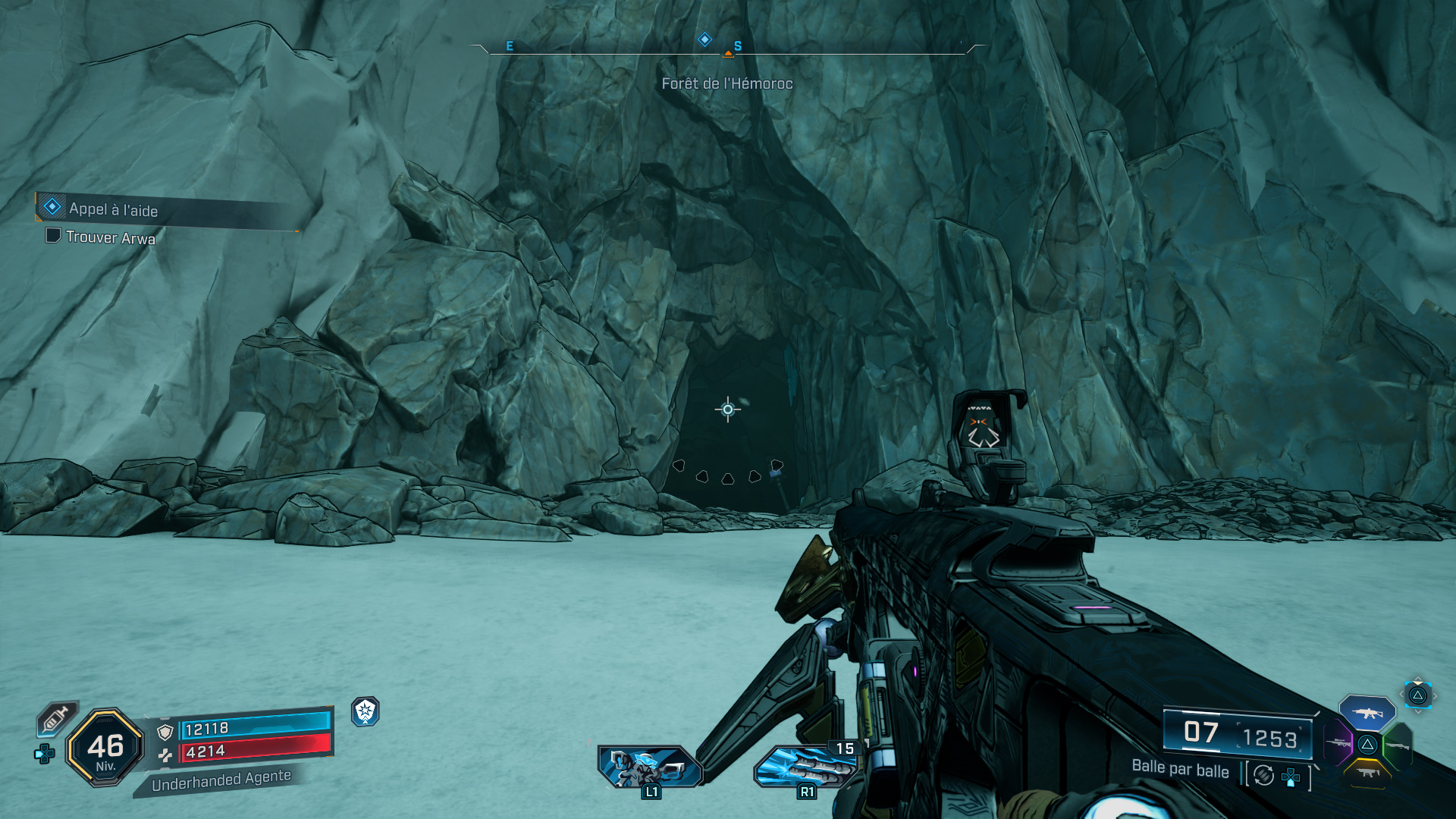The width and height of the screenshot is (1456, 819).
Task: Select the 'Appel à l'aide' quest tracker
Action: tap(114, 209)
